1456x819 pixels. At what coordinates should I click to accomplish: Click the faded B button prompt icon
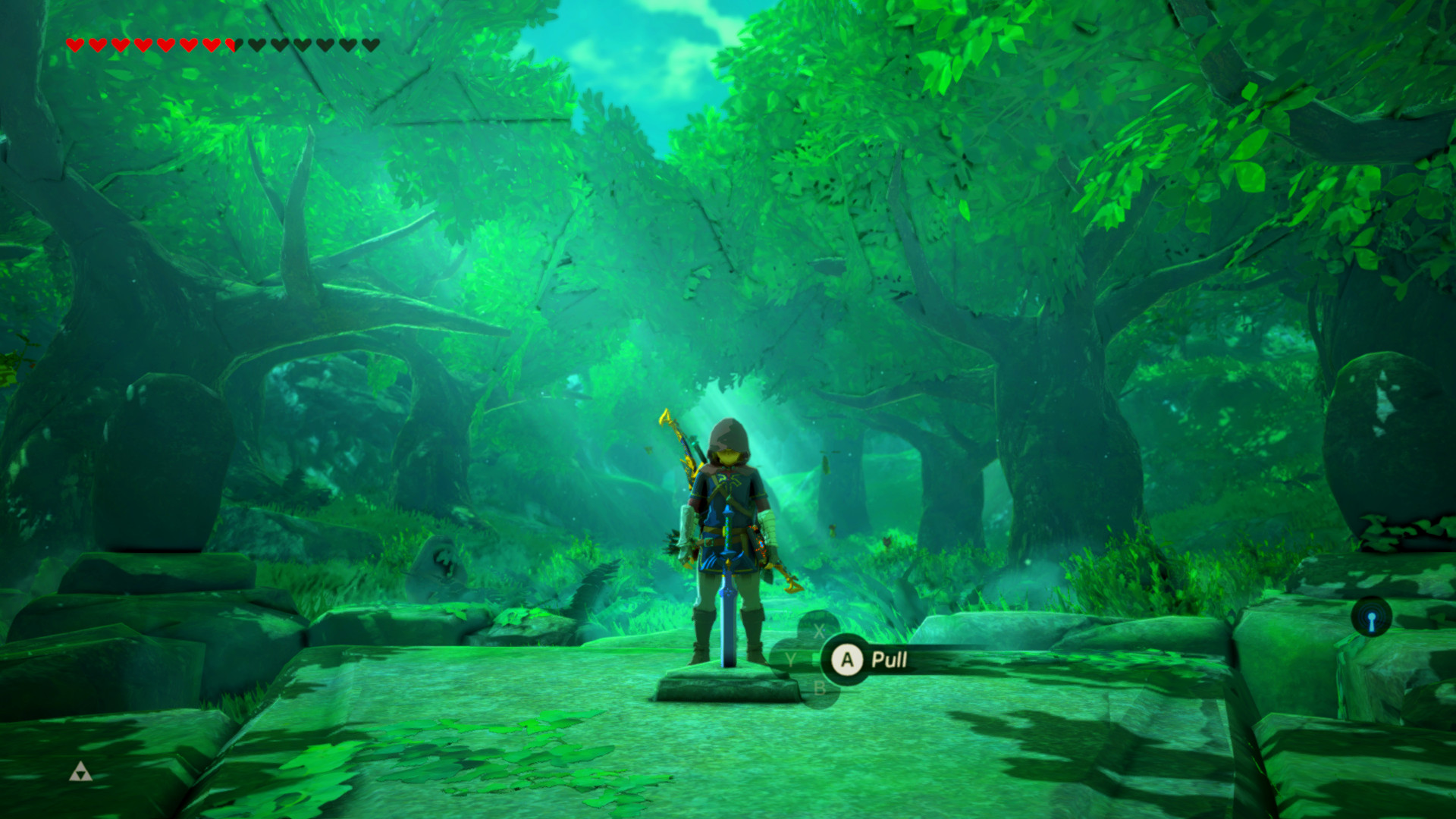(821, 689)
